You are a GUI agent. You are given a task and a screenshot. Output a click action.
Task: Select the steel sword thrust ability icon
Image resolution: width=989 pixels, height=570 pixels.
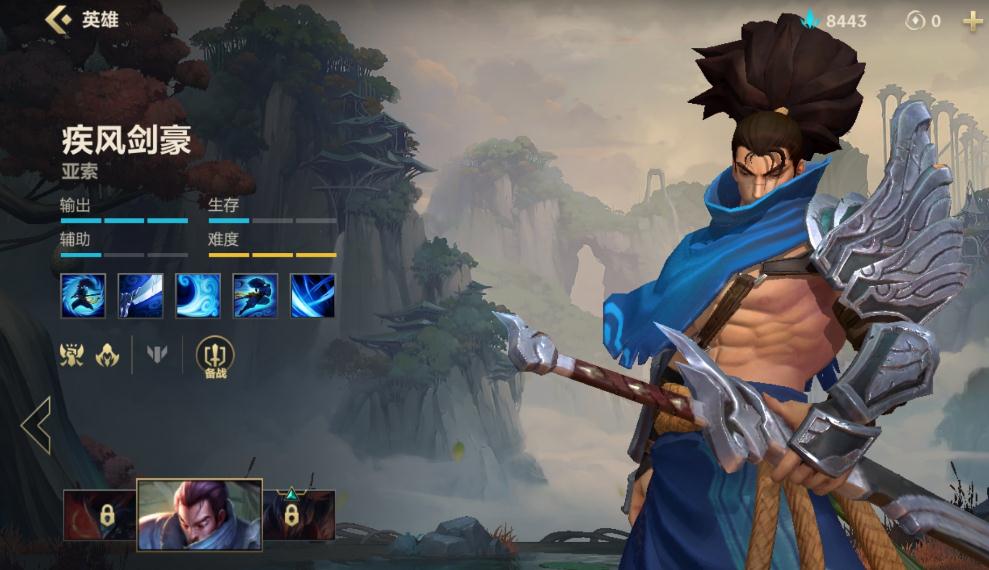point(139,295)
